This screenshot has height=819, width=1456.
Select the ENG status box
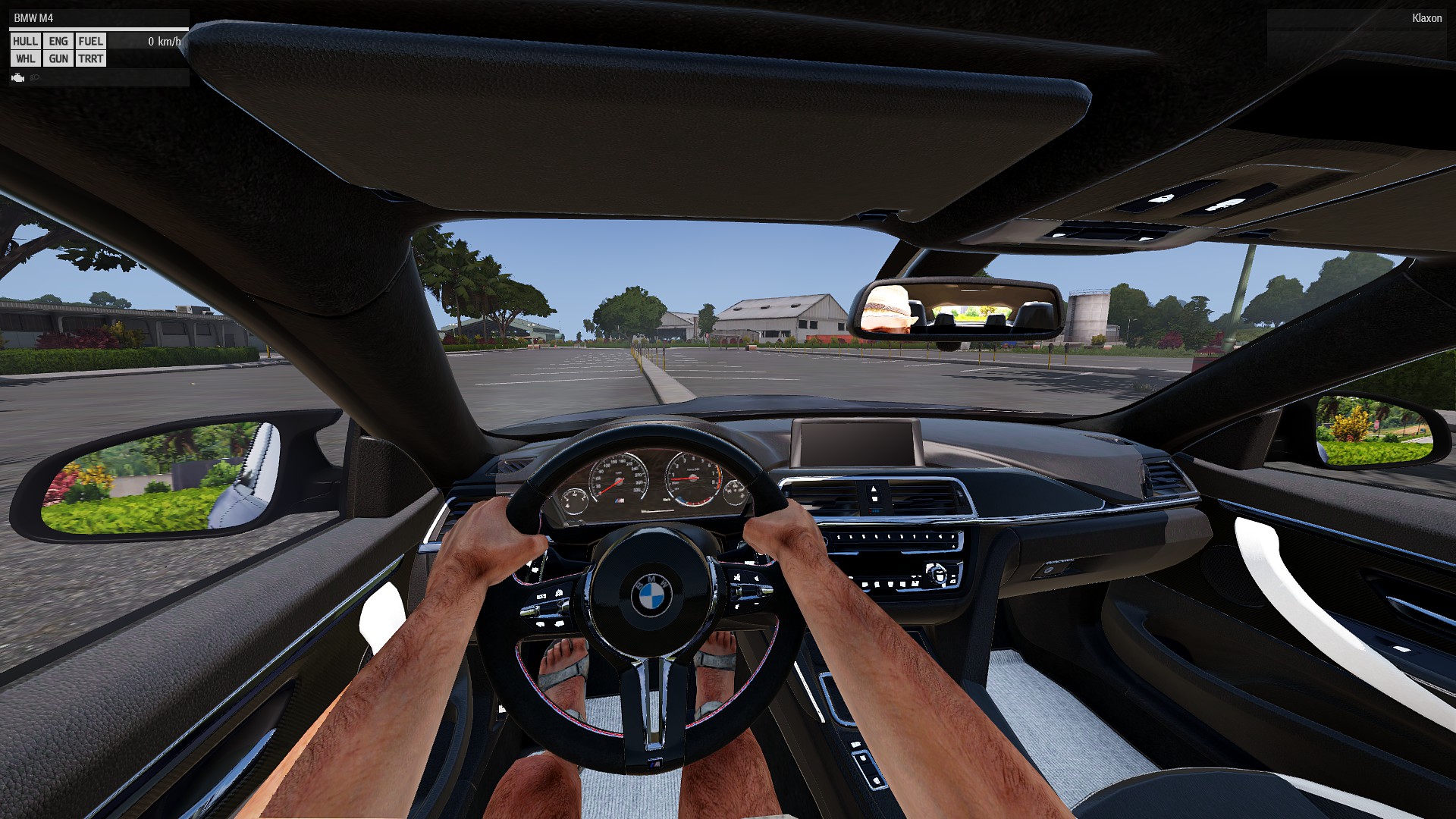[58, 42]
